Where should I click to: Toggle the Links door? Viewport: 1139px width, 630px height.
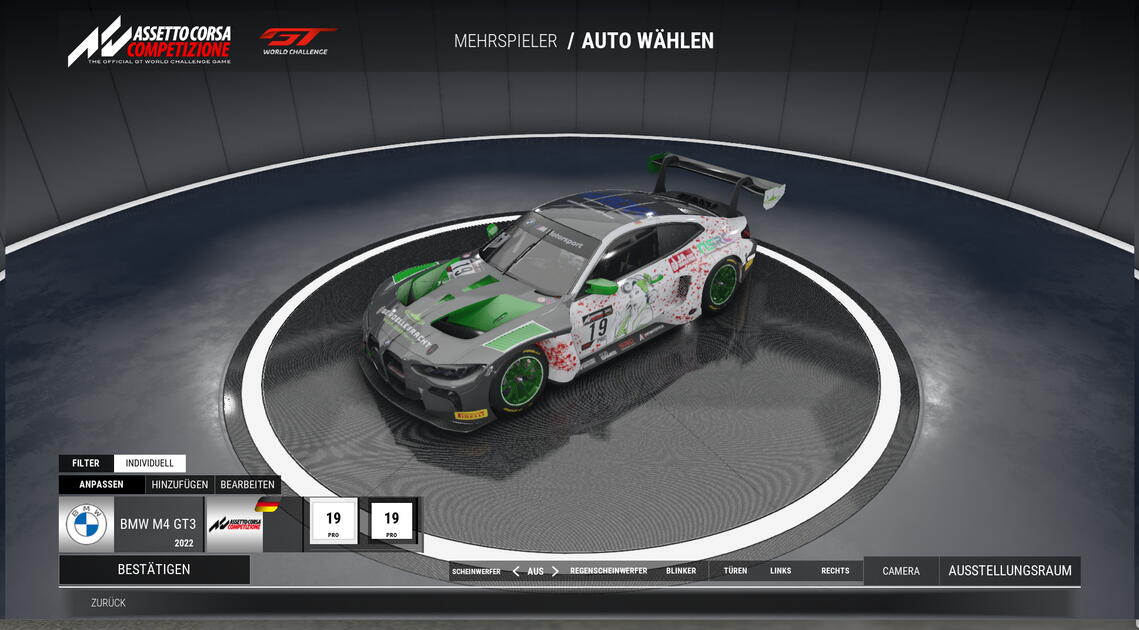click(x=780, y=571)
